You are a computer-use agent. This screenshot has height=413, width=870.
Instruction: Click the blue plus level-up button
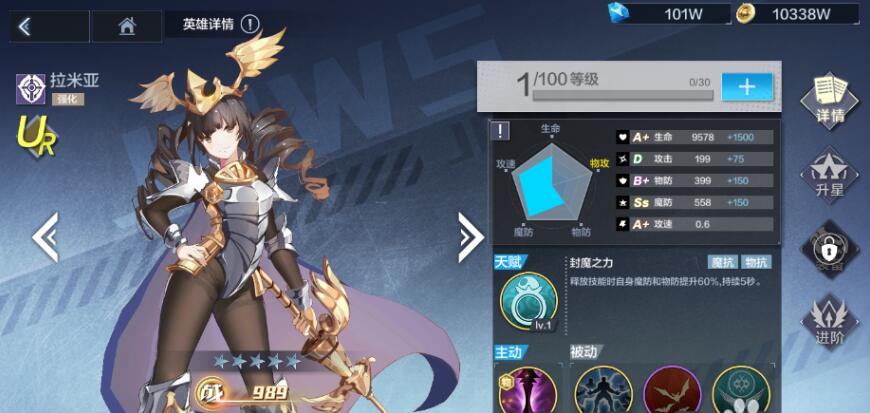click(x=746, y=86)
